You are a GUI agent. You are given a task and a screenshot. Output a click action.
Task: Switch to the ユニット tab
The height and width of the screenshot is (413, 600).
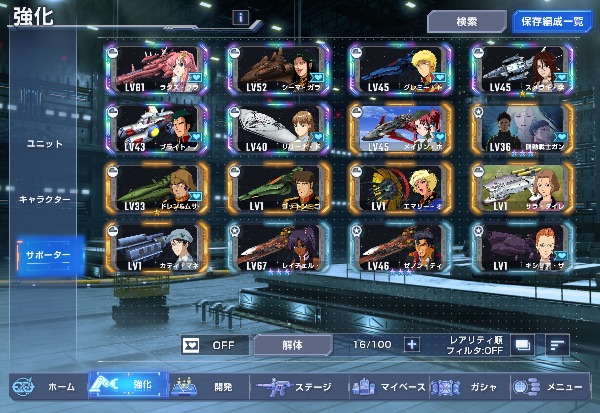point(45,144)
